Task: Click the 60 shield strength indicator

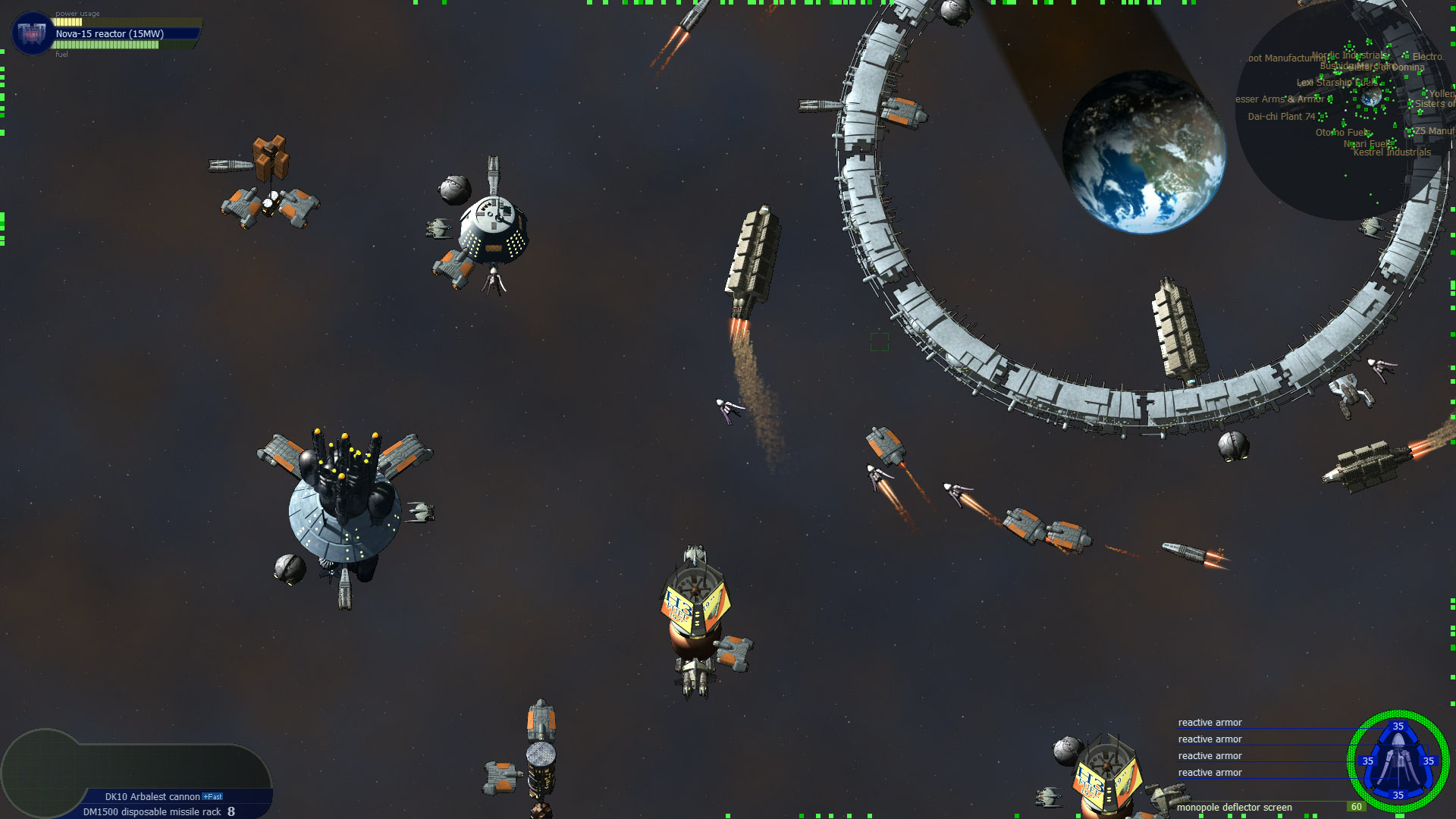Action: click(x=1357, y=806)
